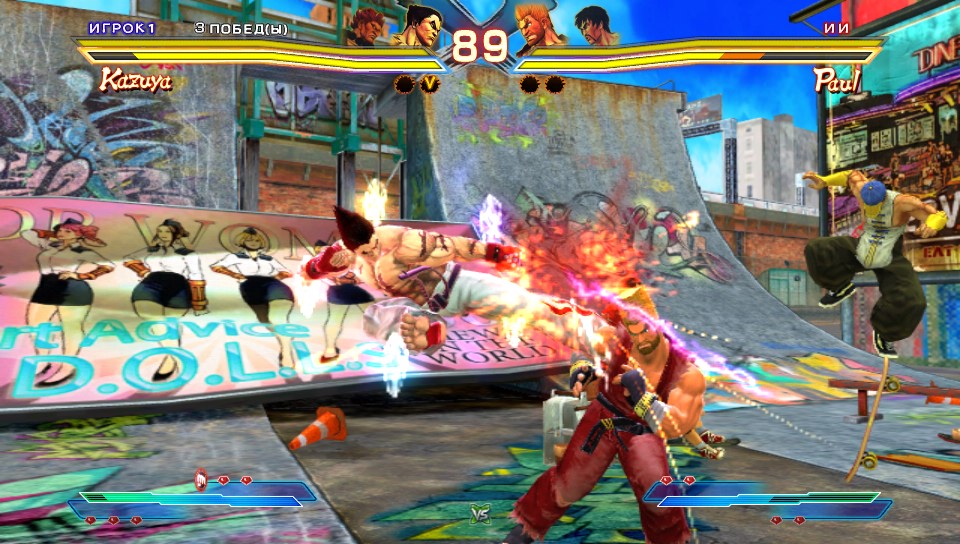Click the active fist gem icon
960x544 pixels.
click(x=200, y=481)
